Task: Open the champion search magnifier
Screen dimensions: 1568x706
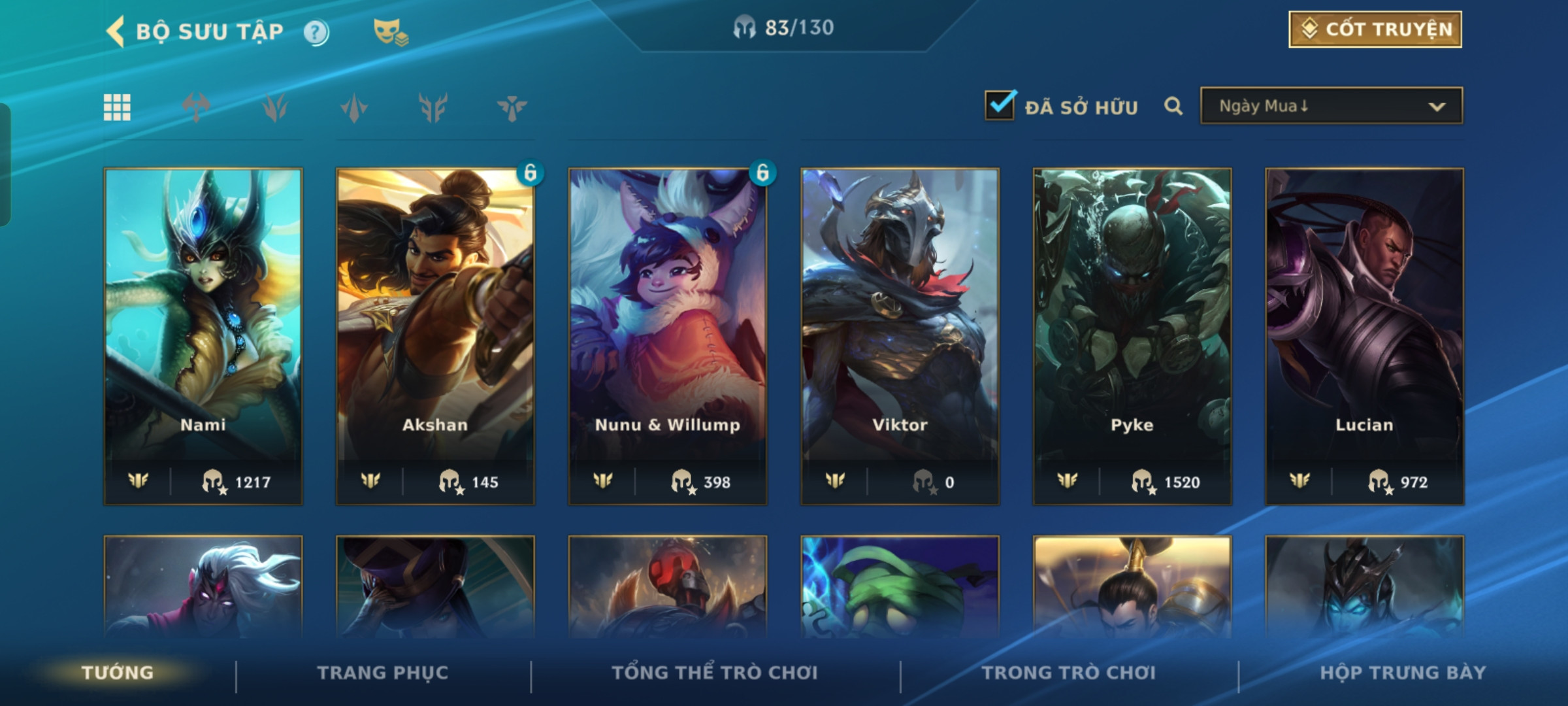Action: coord(1173,106)
